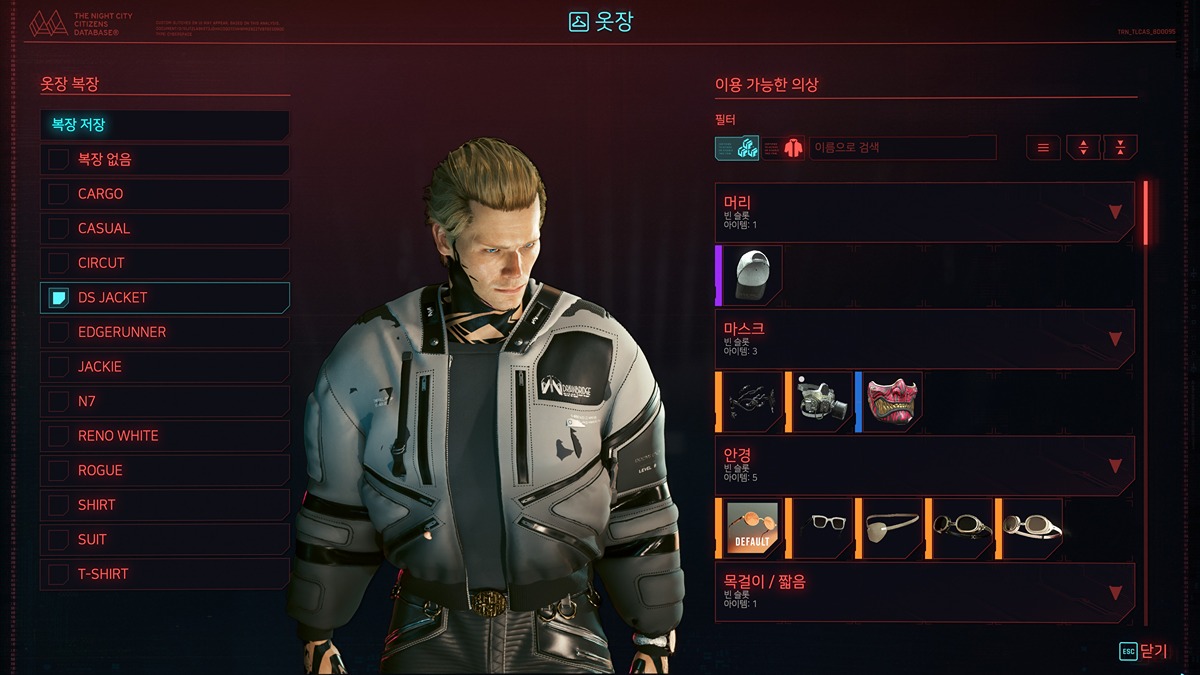
Task: Click the 이름으로 검색 search field
Action: point(902,148)
